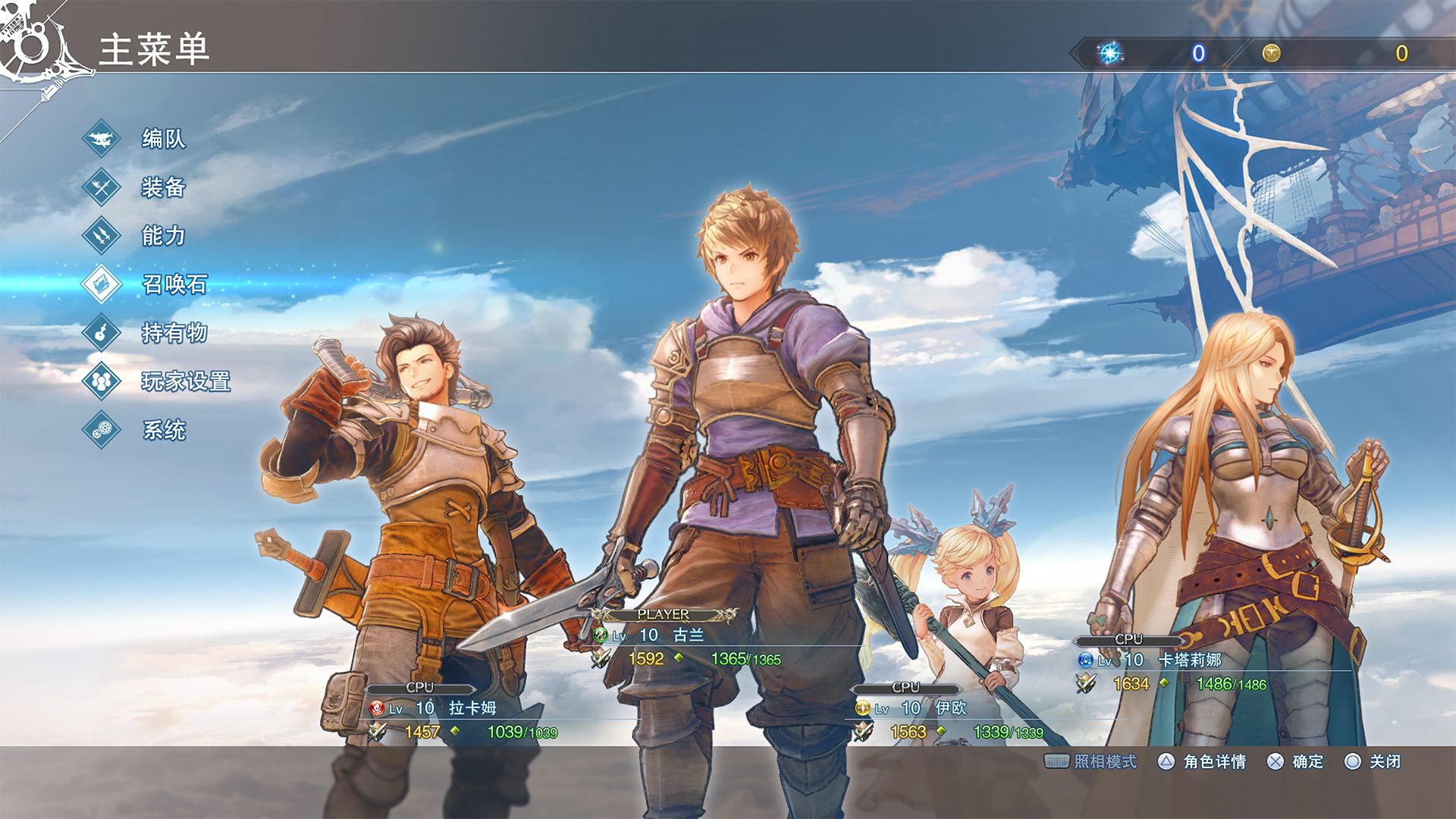
Task: Close the main menu via 关闭
Action: pyautogui.click(x=1373, y=761)
